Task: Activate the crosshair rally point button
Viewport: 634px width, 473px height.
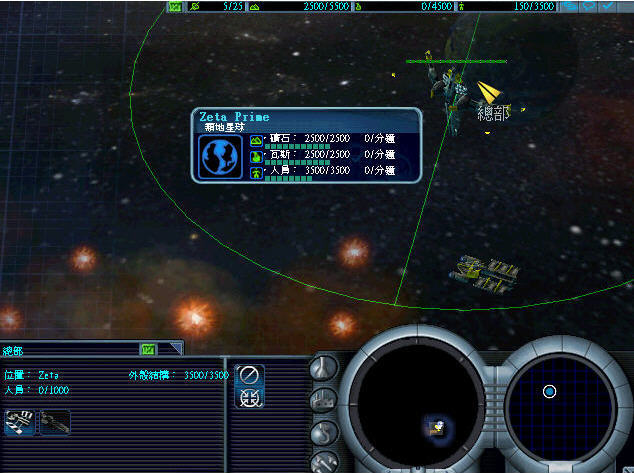Action: [250, 398]
